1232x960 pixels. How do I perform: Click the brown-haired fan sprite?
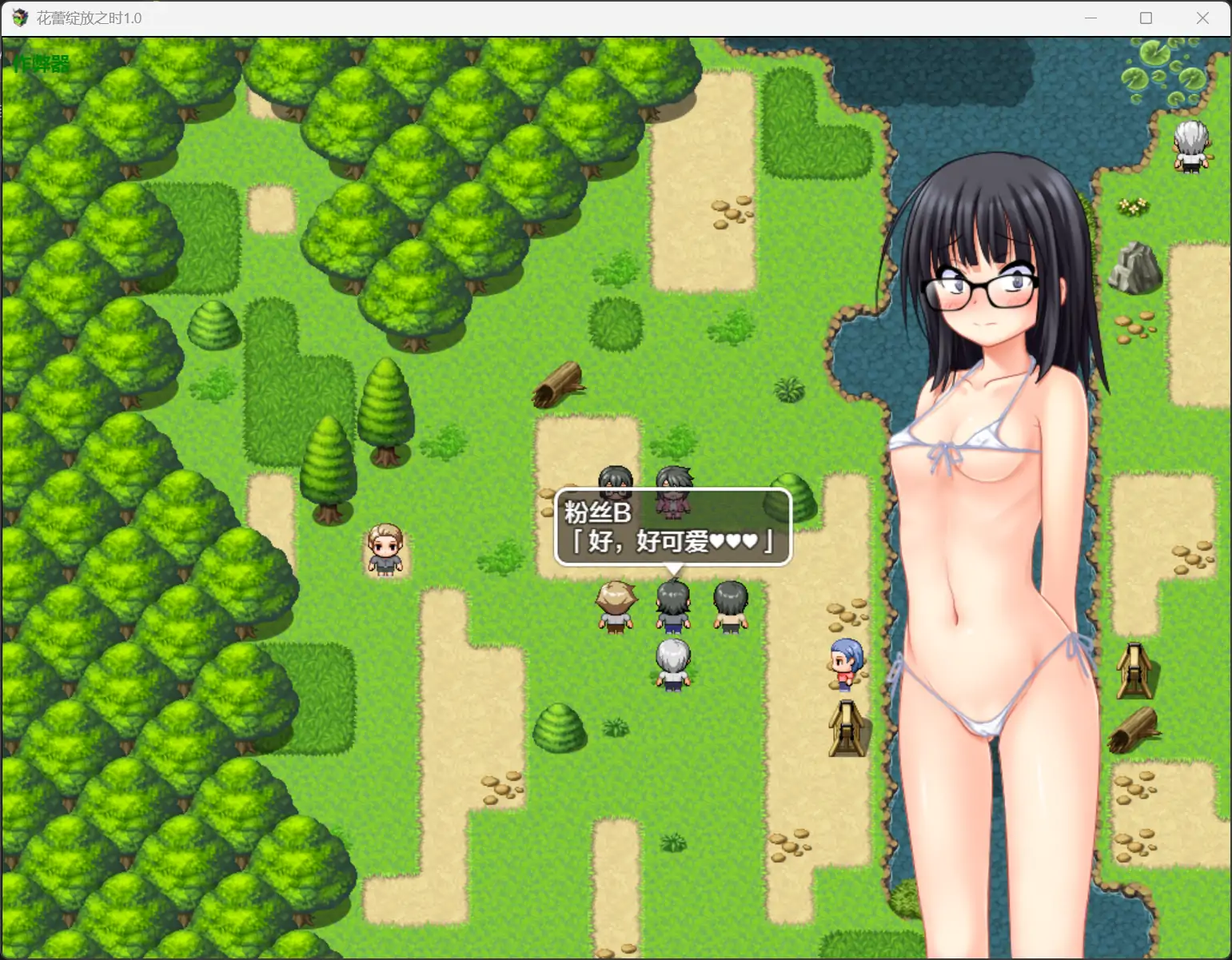(615, 605)
